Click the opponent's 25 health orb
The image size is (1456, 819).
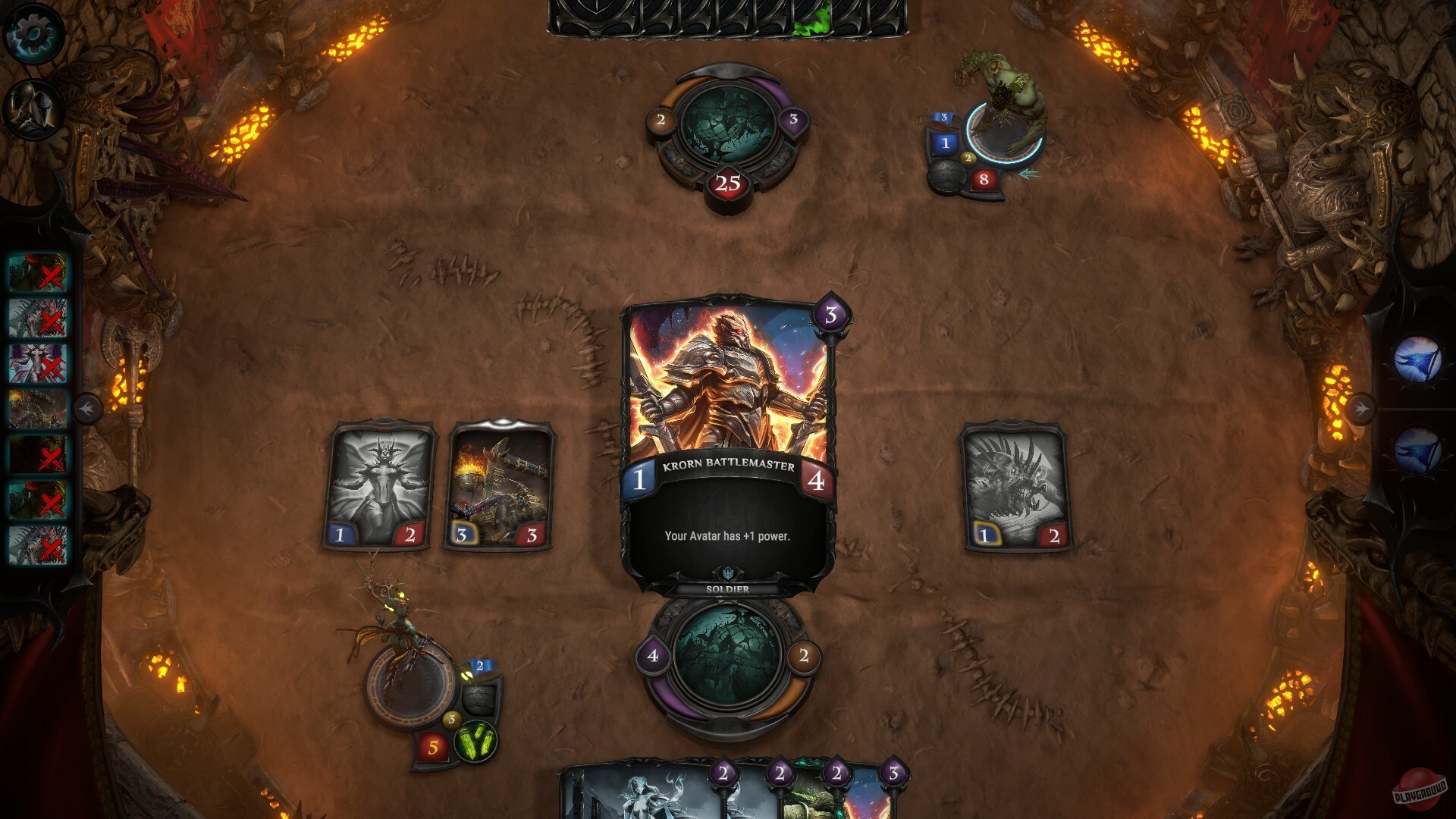[726, 182]
